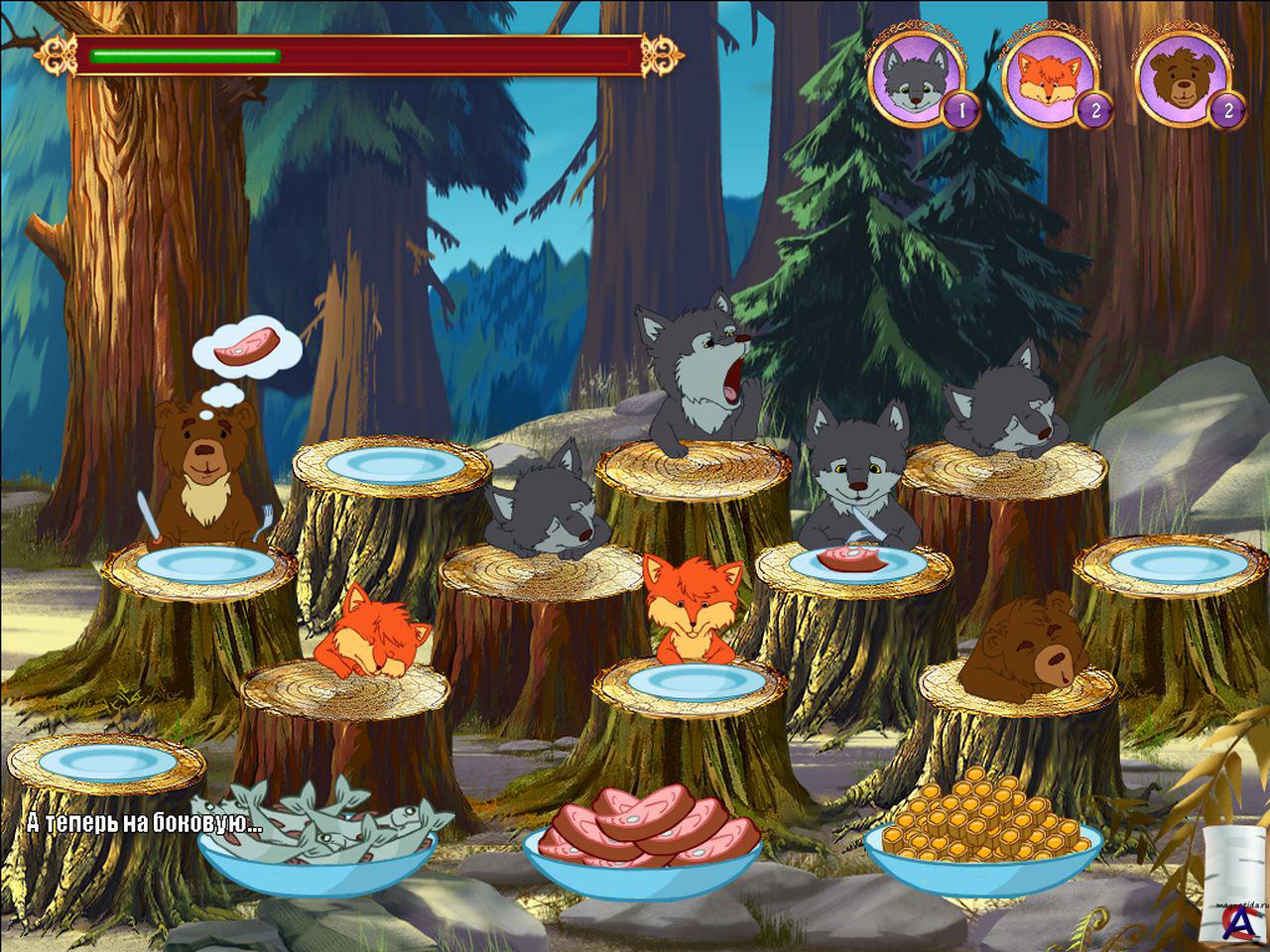Pick the bowl of fish

coord(316,831)
